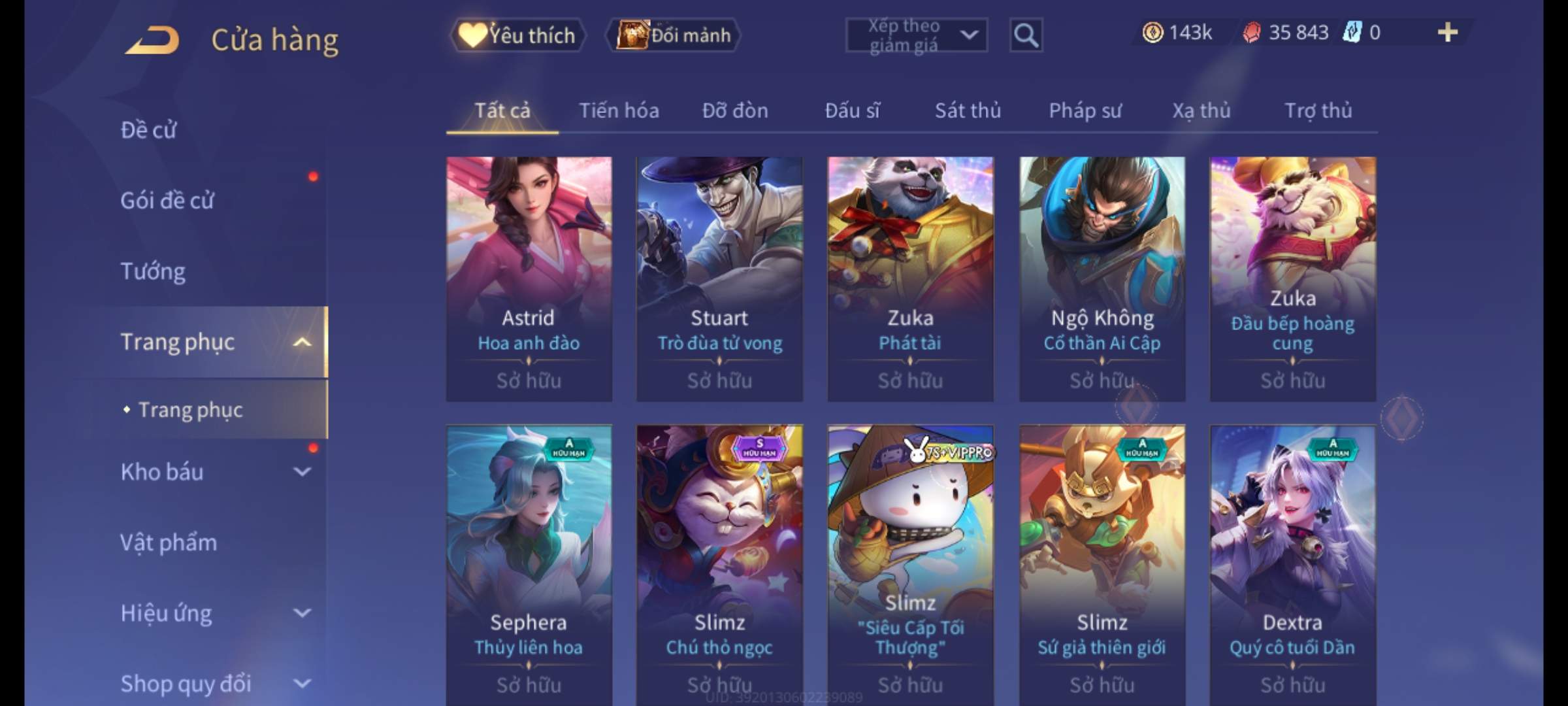Viewport: 1568px width, 706px height.
Task: Add currency with the plus button
Action: point(1448,33)
